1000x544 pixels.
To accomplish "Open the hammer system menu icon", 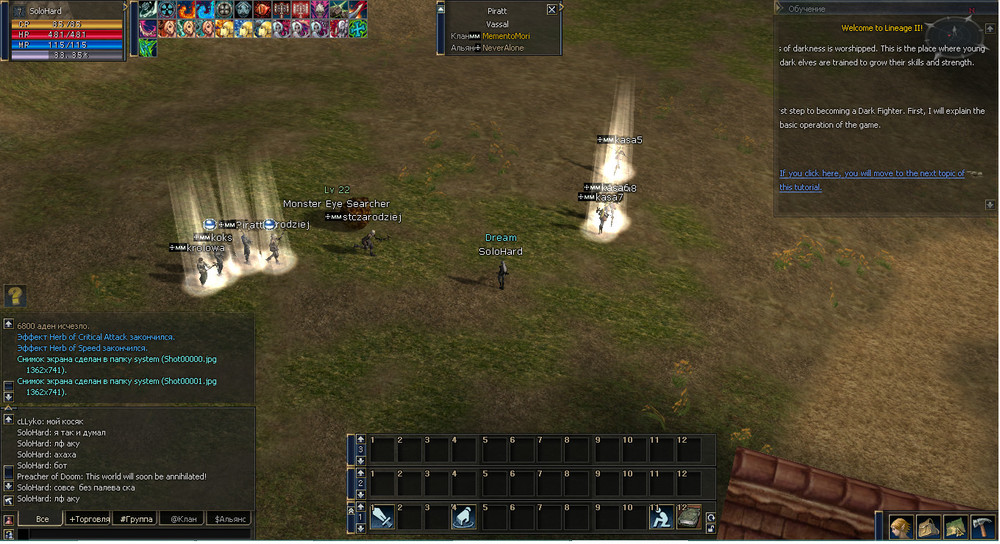I will point(982,527).
